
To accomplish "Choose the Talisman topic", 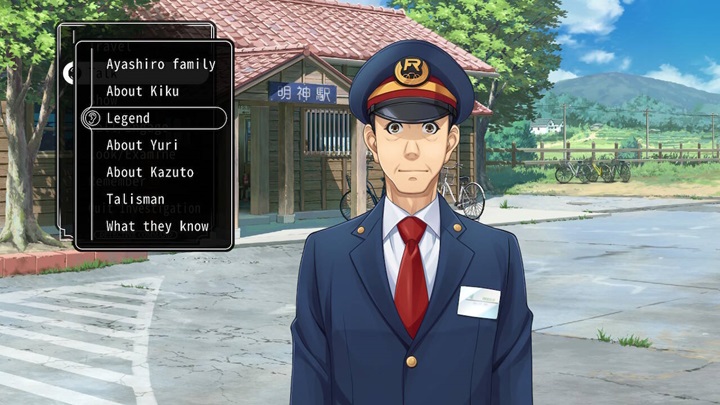I will [135, 199].
